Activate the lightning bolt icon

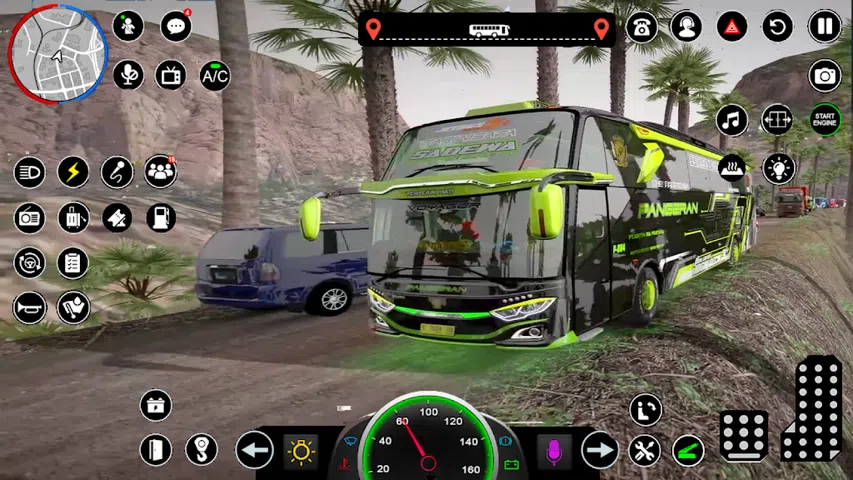click(73, 171)
